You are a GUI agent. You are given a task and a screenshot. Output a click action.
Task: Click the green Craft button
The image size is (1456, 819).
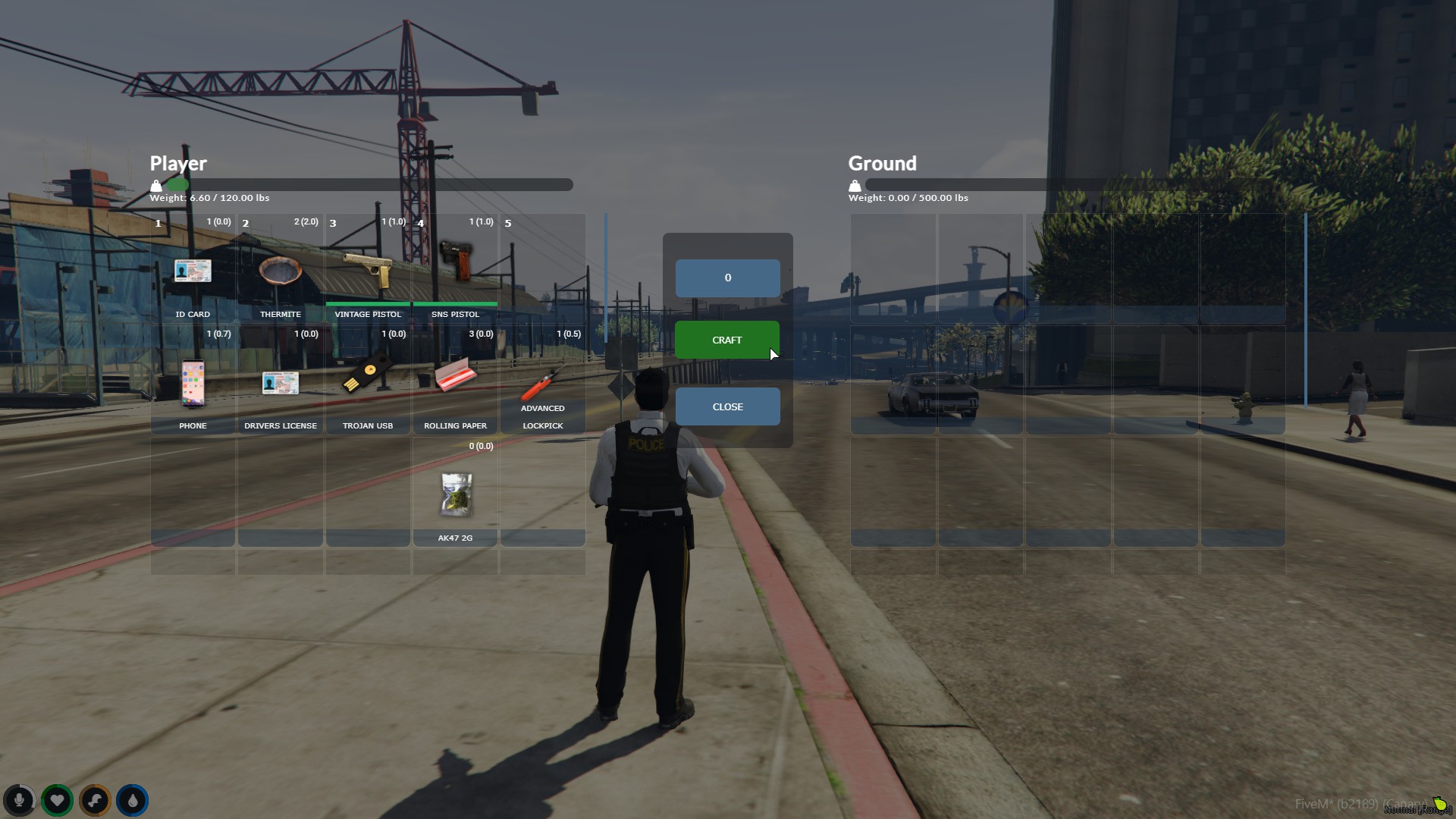(x=726, y=340)
